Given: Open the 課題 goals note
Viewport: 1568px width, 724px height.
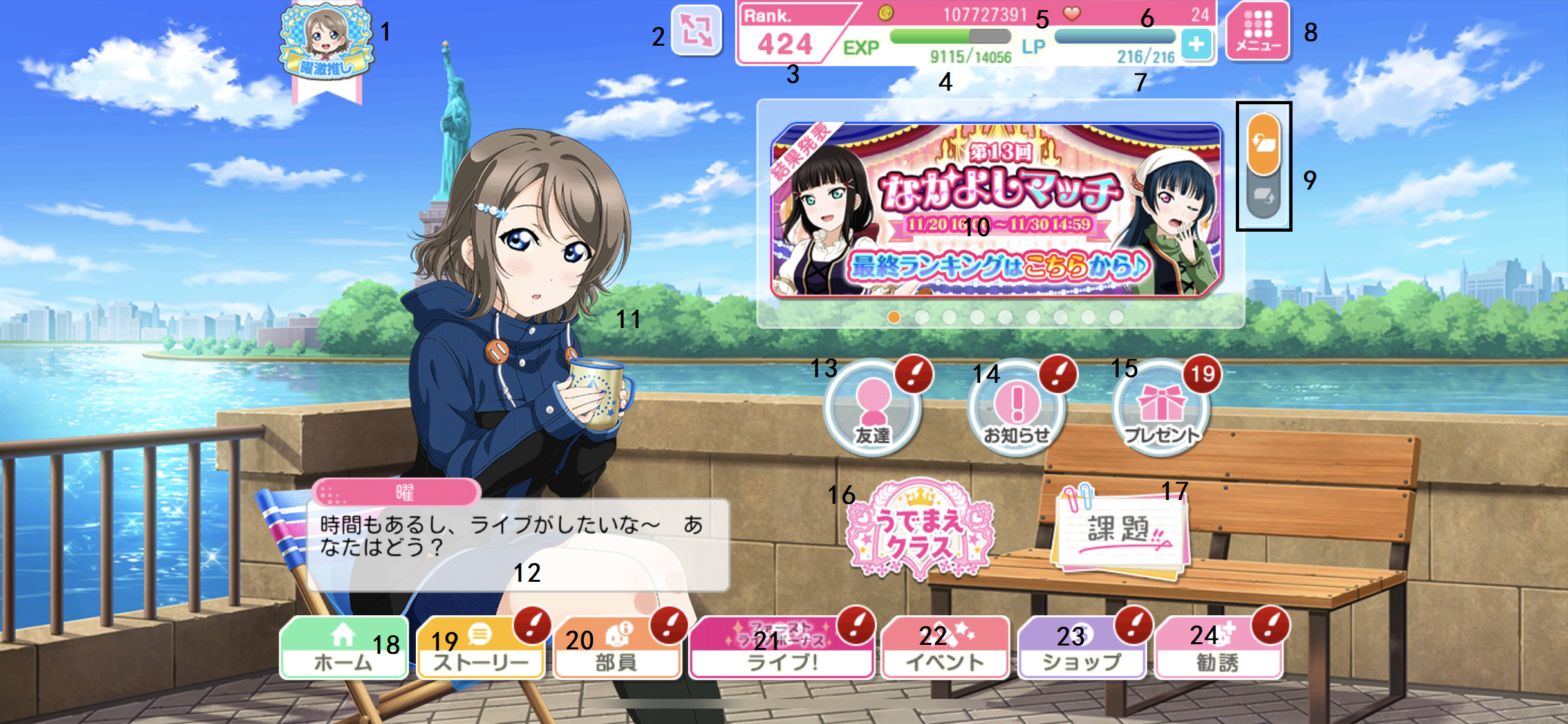Looking at the screenshot, I should (1121, 532).
